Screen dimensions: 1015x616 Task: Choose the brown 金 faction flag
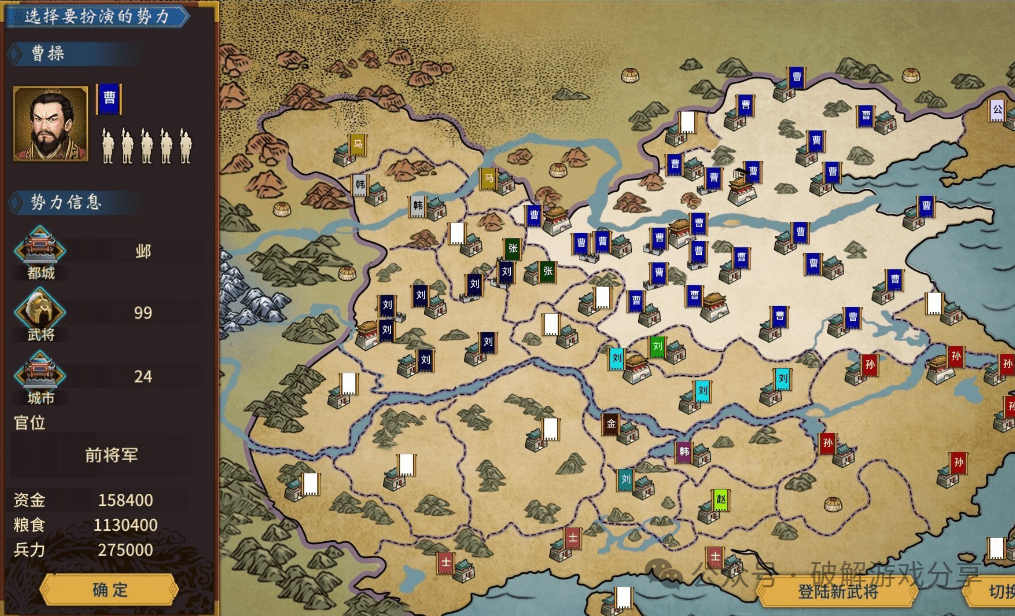click(611, 424)
